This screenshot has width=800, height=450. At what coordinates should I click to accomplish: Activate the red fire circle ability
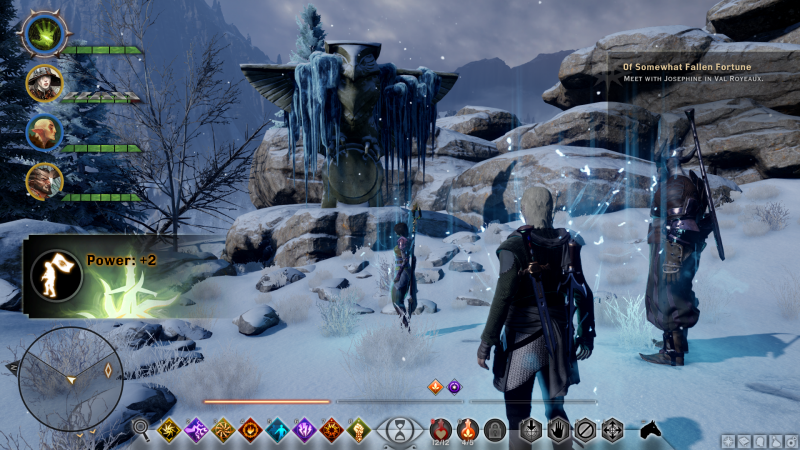[x=249, y=430]
